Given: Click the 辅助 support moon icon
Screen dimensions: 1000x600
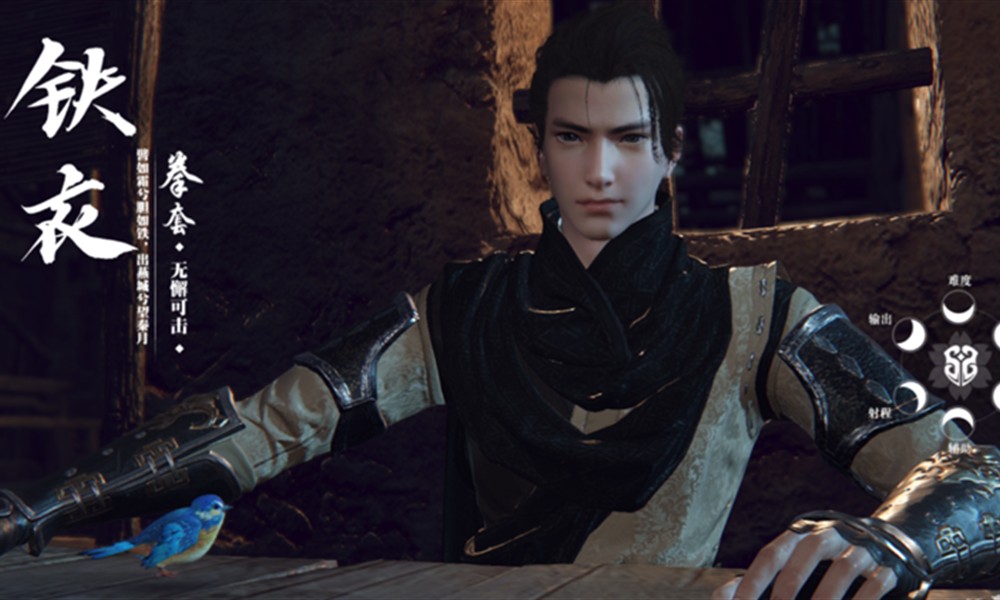Looking at the screenshot, I should tap(958, 423).
